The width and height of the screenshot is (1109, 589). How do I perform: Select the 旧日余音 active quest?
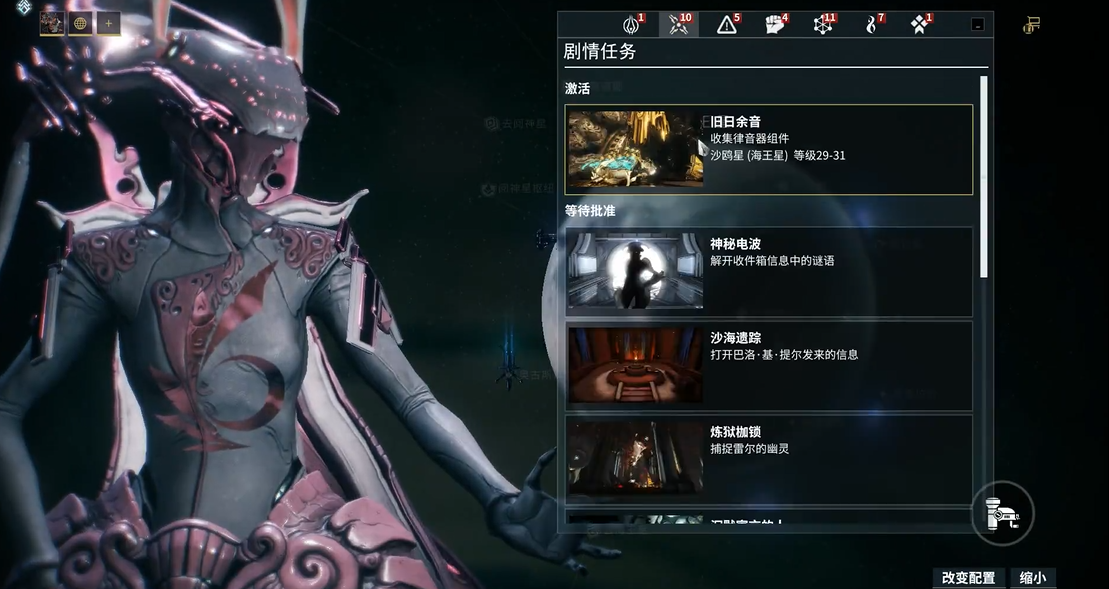point(768,149)
